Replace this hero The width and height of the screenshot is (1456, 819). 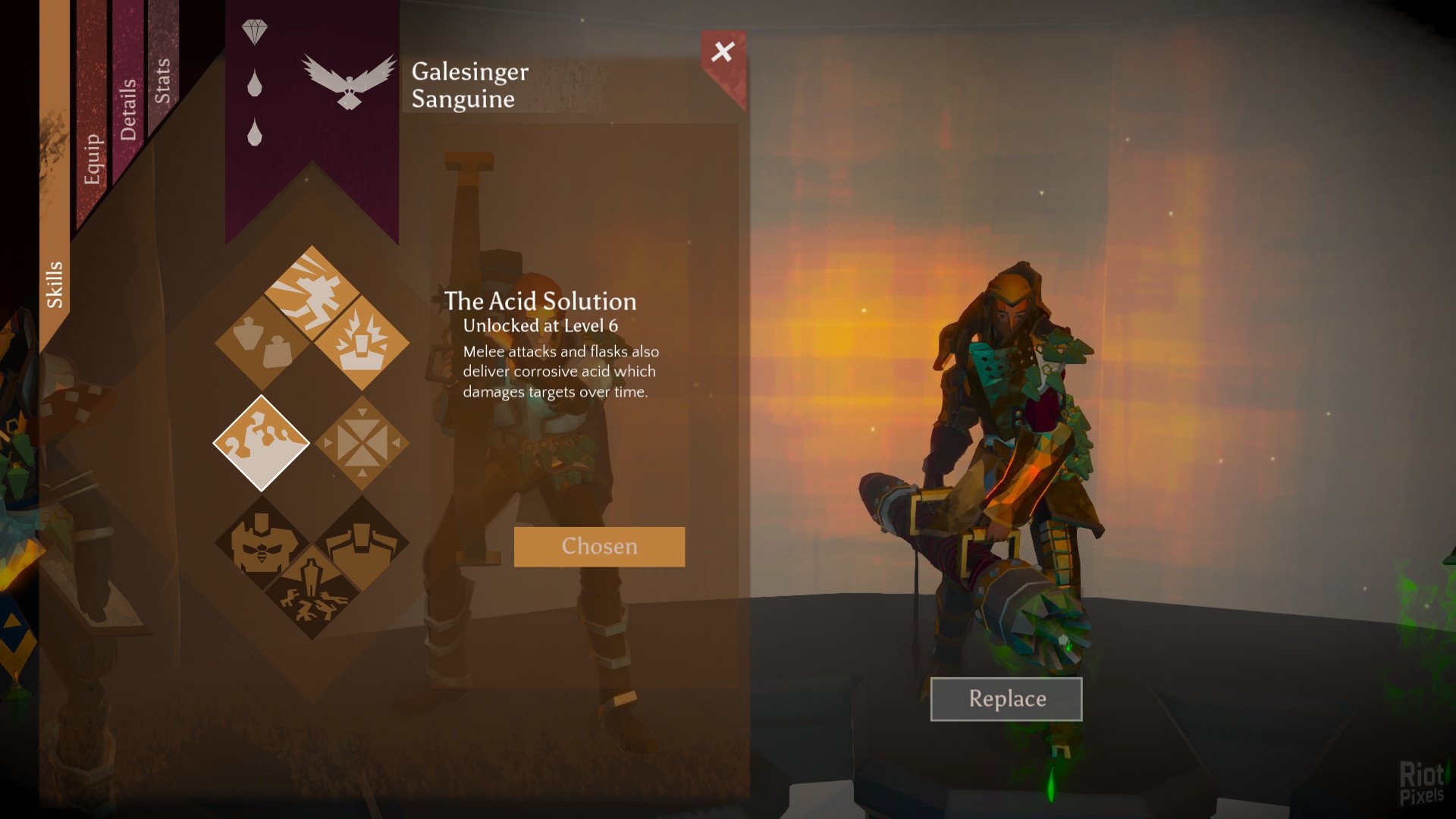(x=1006, y=698)
